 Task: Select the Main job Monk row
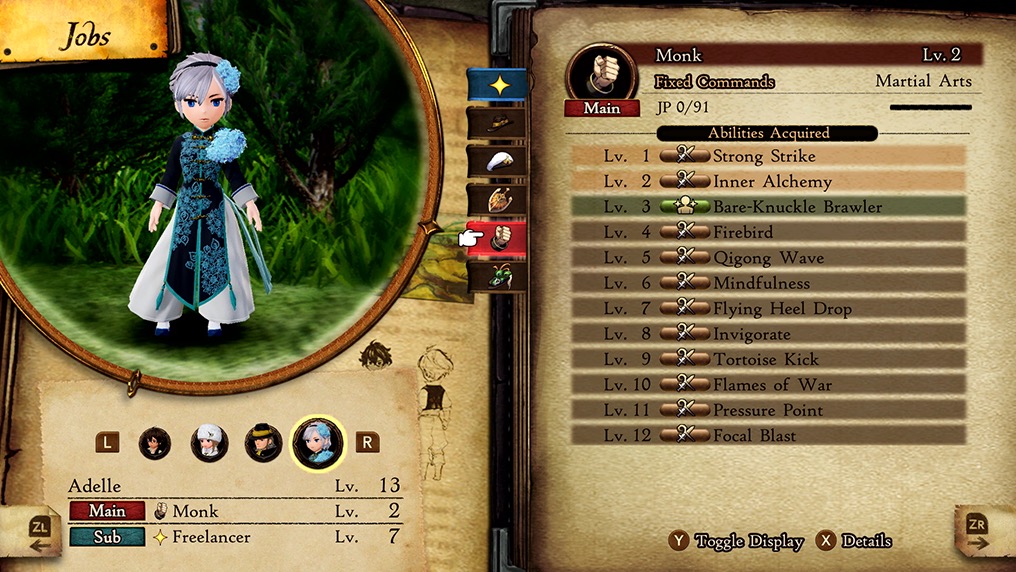click(236, 511)
